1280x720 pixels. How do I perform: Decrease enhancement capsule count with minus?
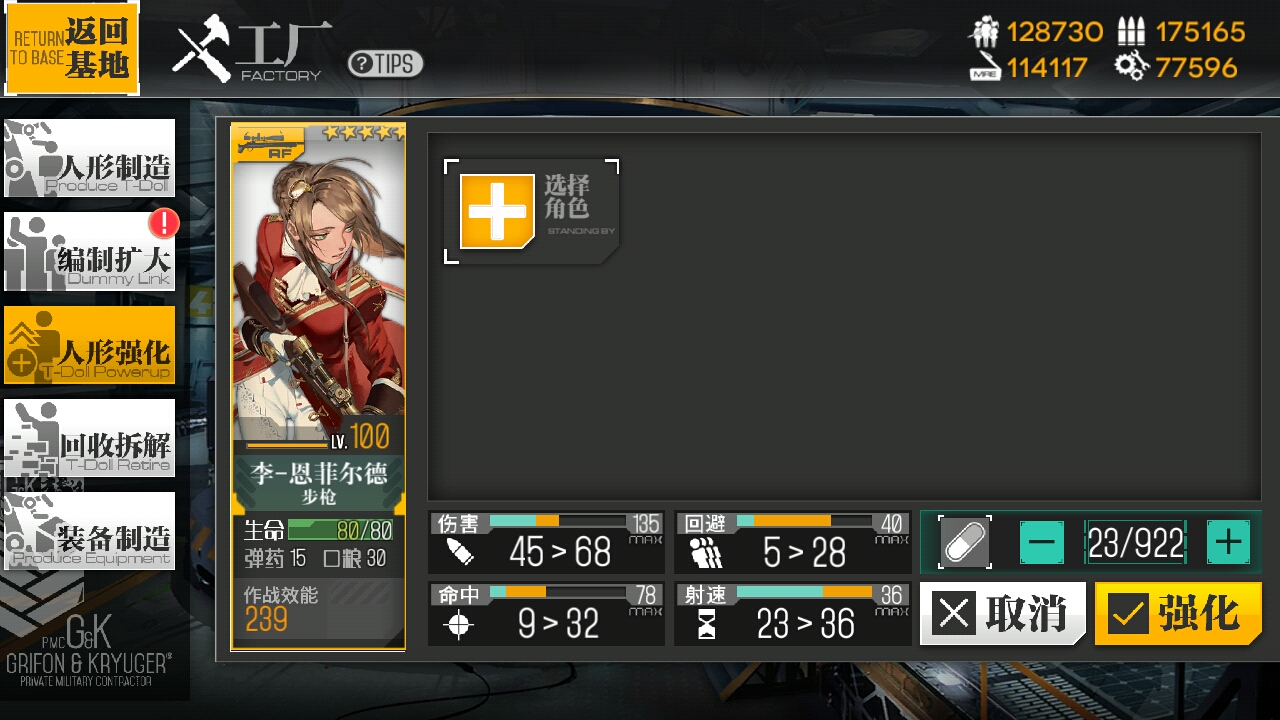point(1042,543)
